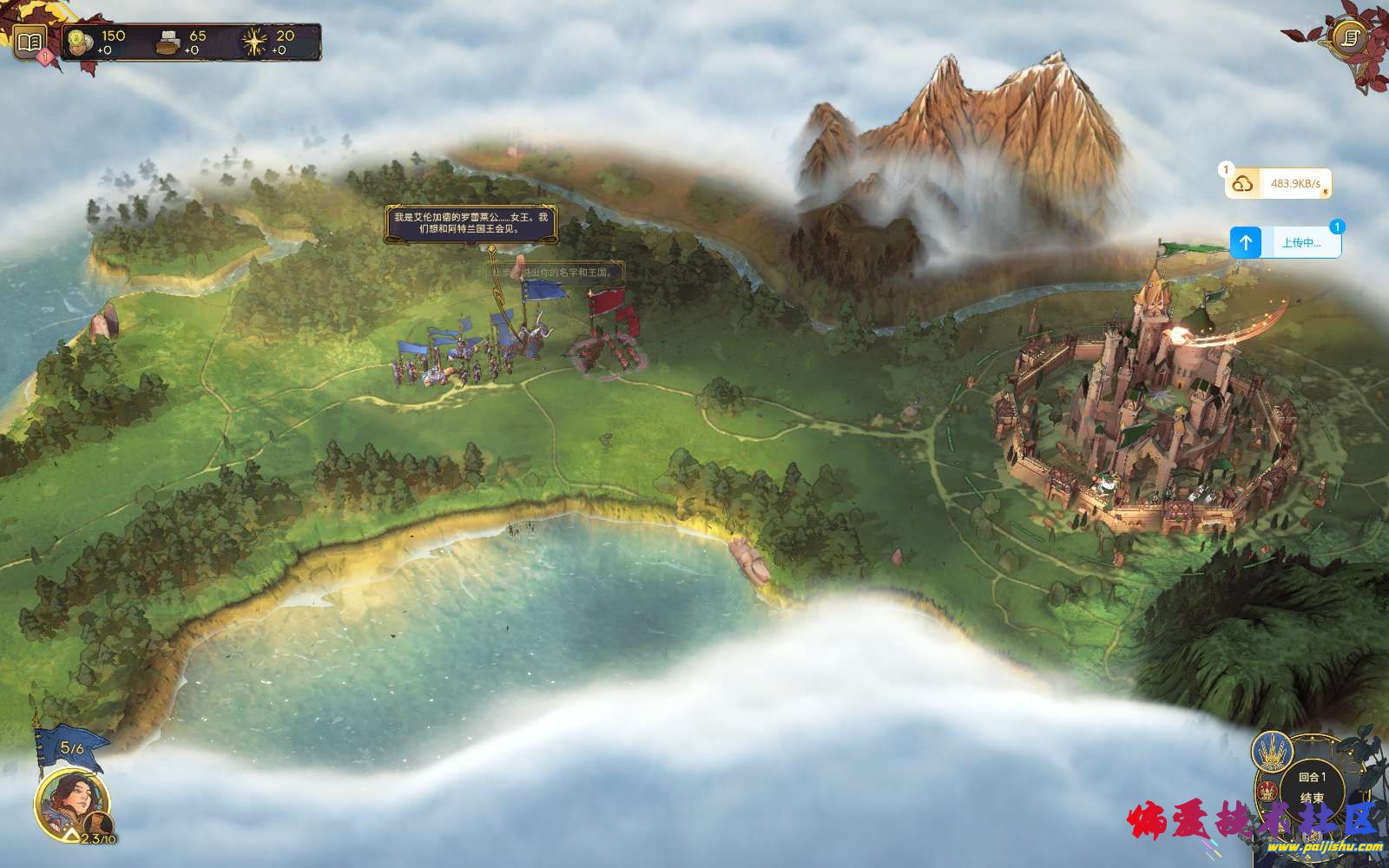The height and width of the screenshot is (868, 1389).
Task: Click the gold coins resource icon
Action: point(82,42)
